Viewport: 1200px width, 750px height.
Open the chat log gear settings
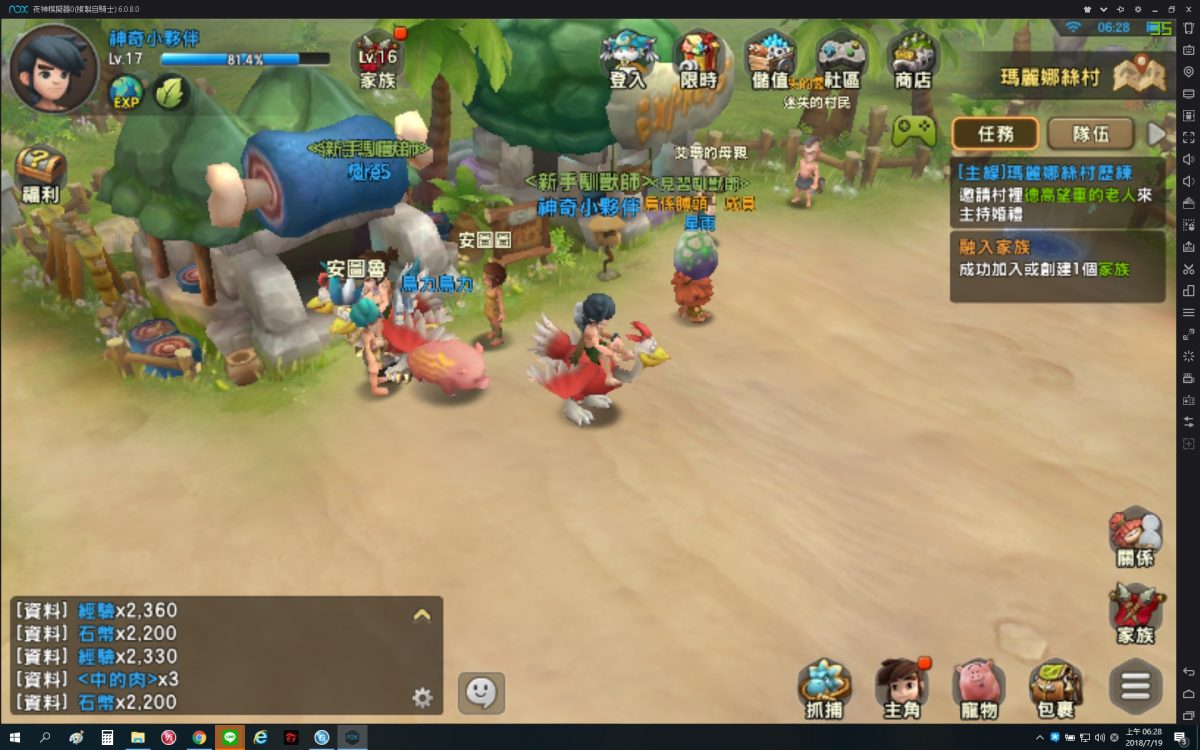(x=422, y=698)
